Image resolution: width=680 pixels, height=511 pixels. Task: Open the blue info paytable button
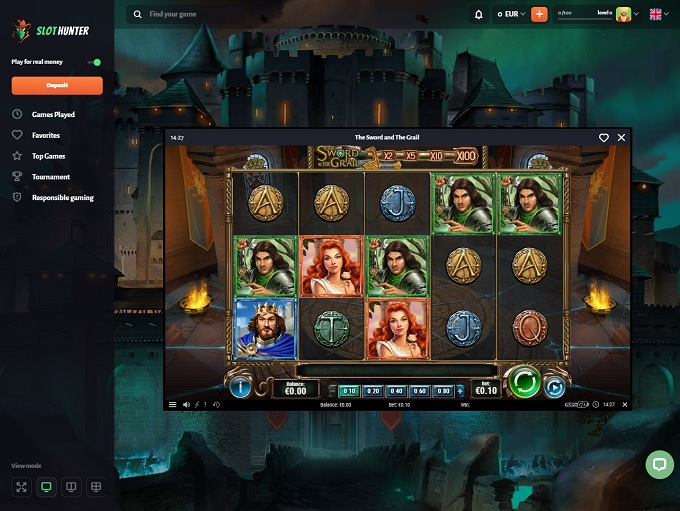point(240,386)
